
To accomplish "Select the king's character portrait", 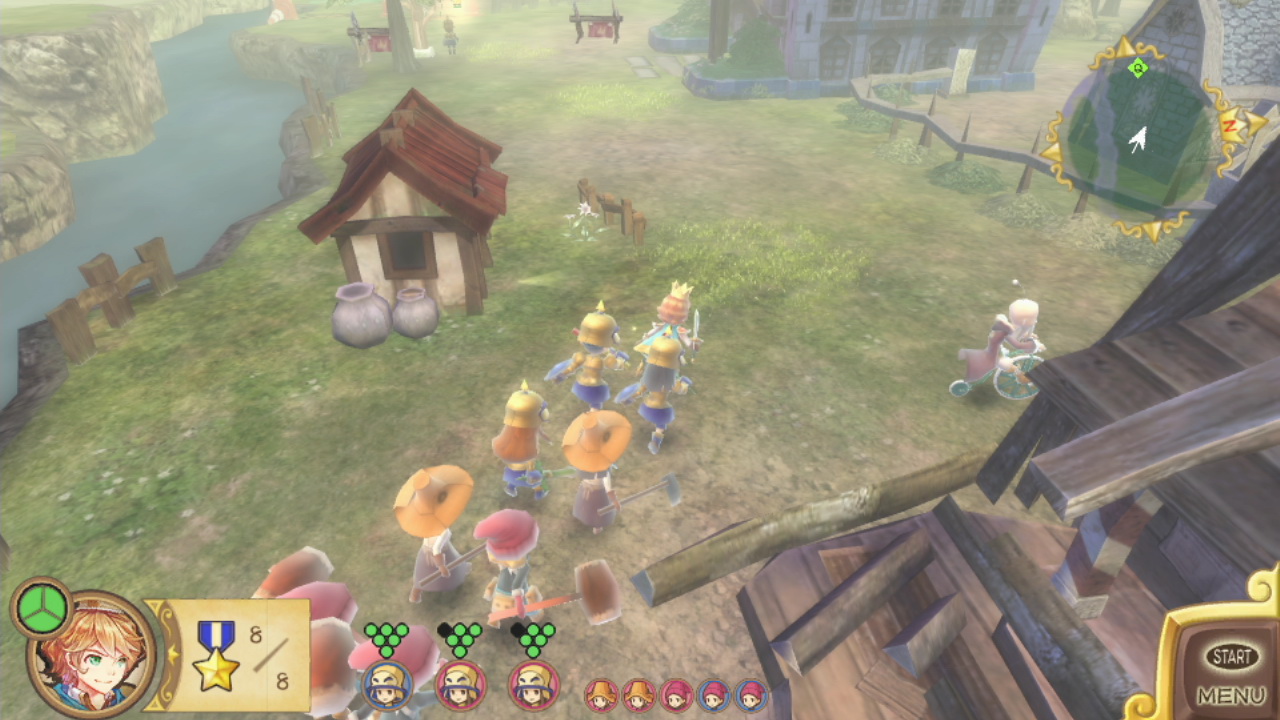I will [x=92, y=653].
